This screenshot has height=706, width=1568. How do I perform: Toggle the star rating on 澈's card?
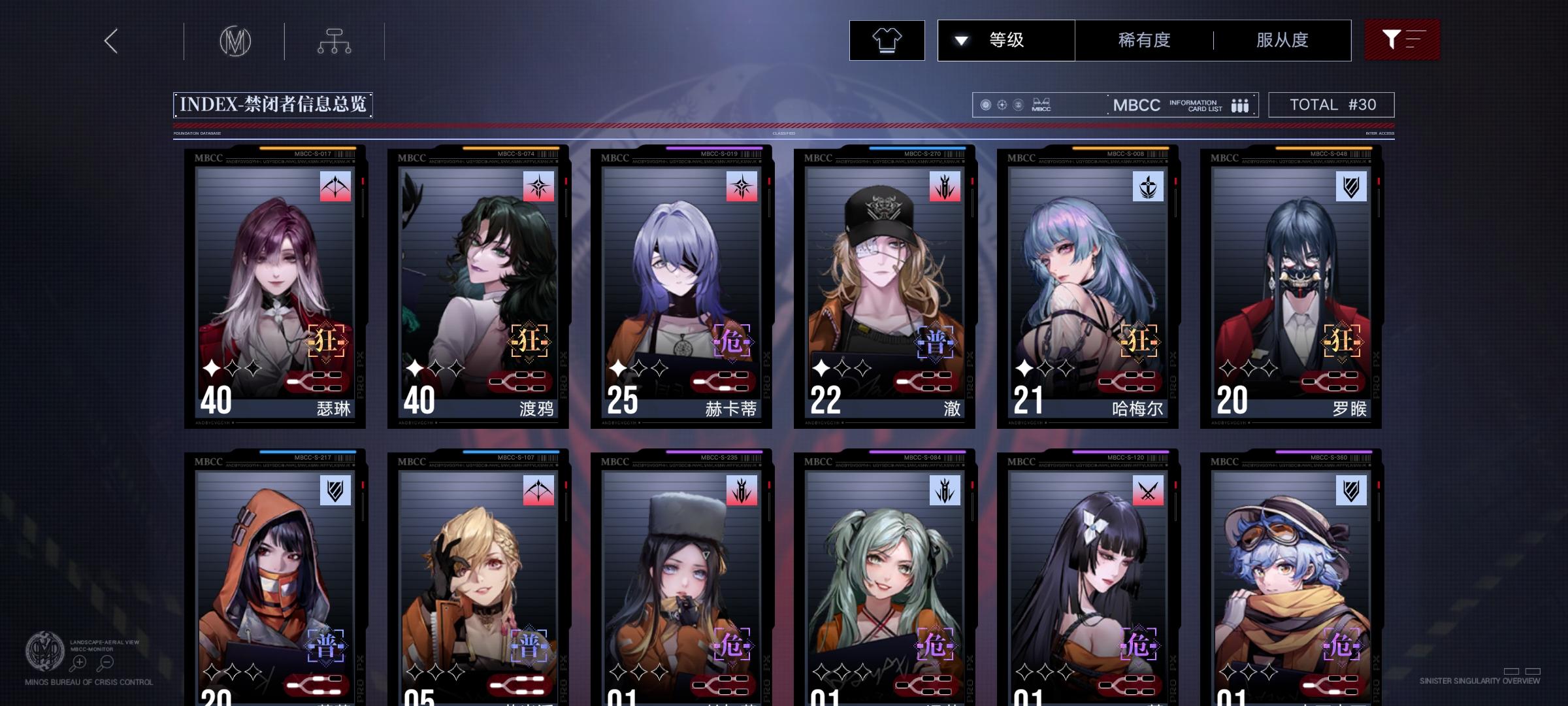pyautogui.click(x=820, y=367)
